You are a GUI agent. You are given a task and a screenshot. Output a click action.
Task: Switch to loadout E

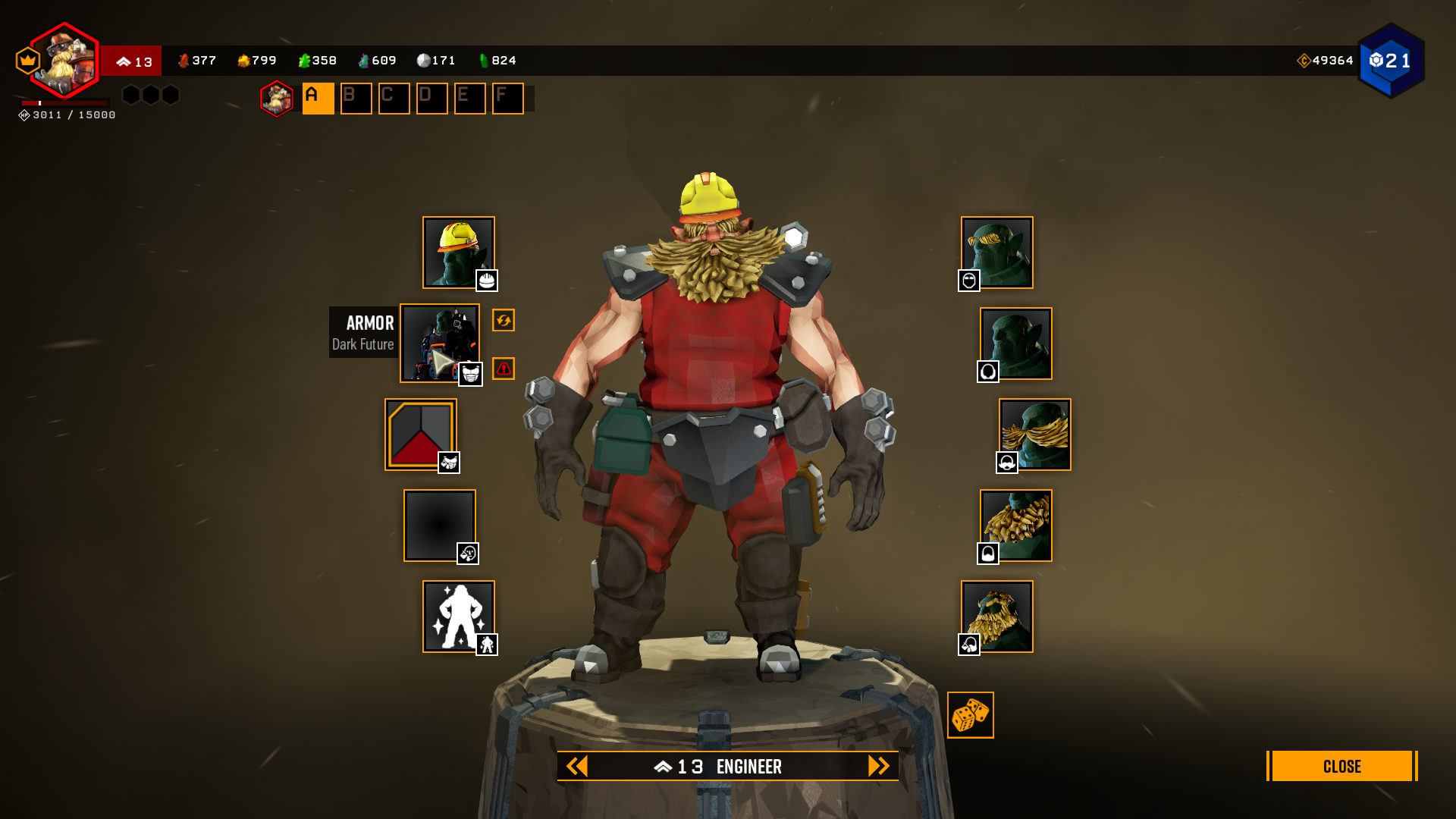469,99
